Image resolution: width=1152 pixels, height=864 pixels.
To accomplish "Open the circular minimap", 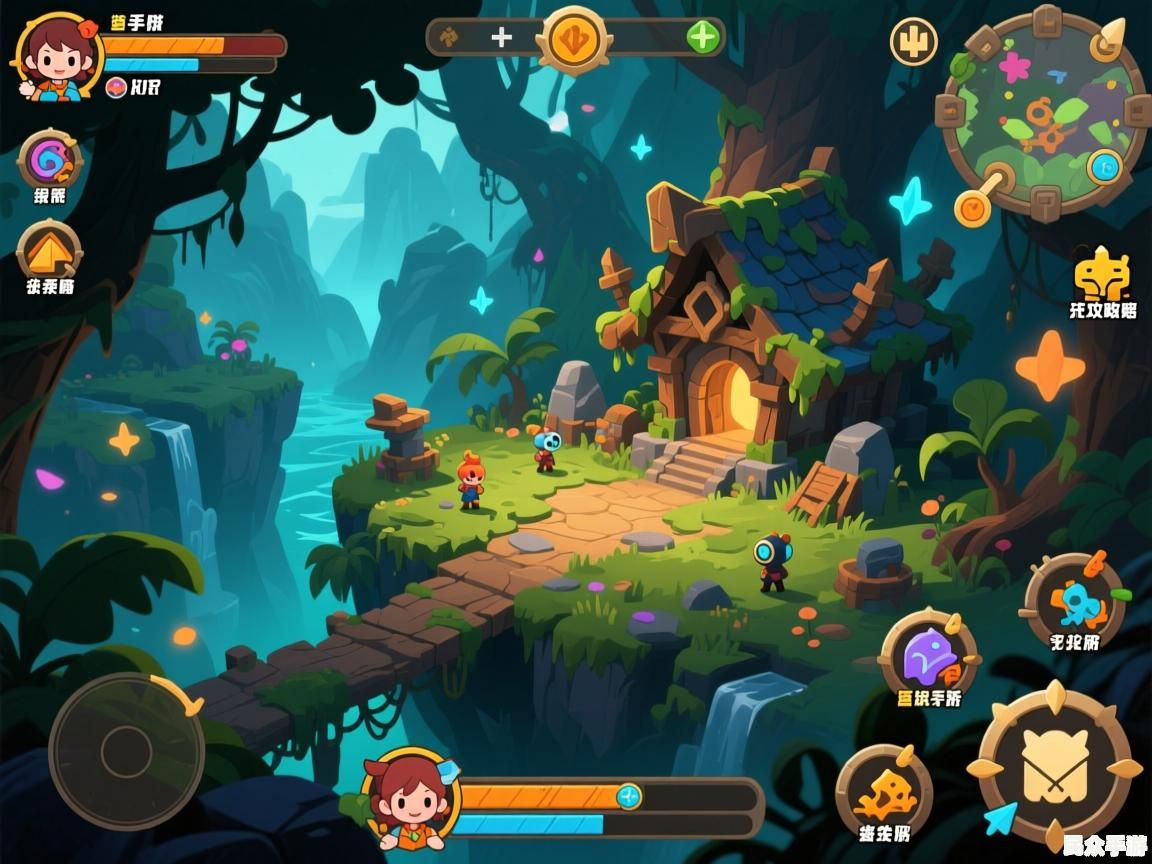I will point(1042,112).
